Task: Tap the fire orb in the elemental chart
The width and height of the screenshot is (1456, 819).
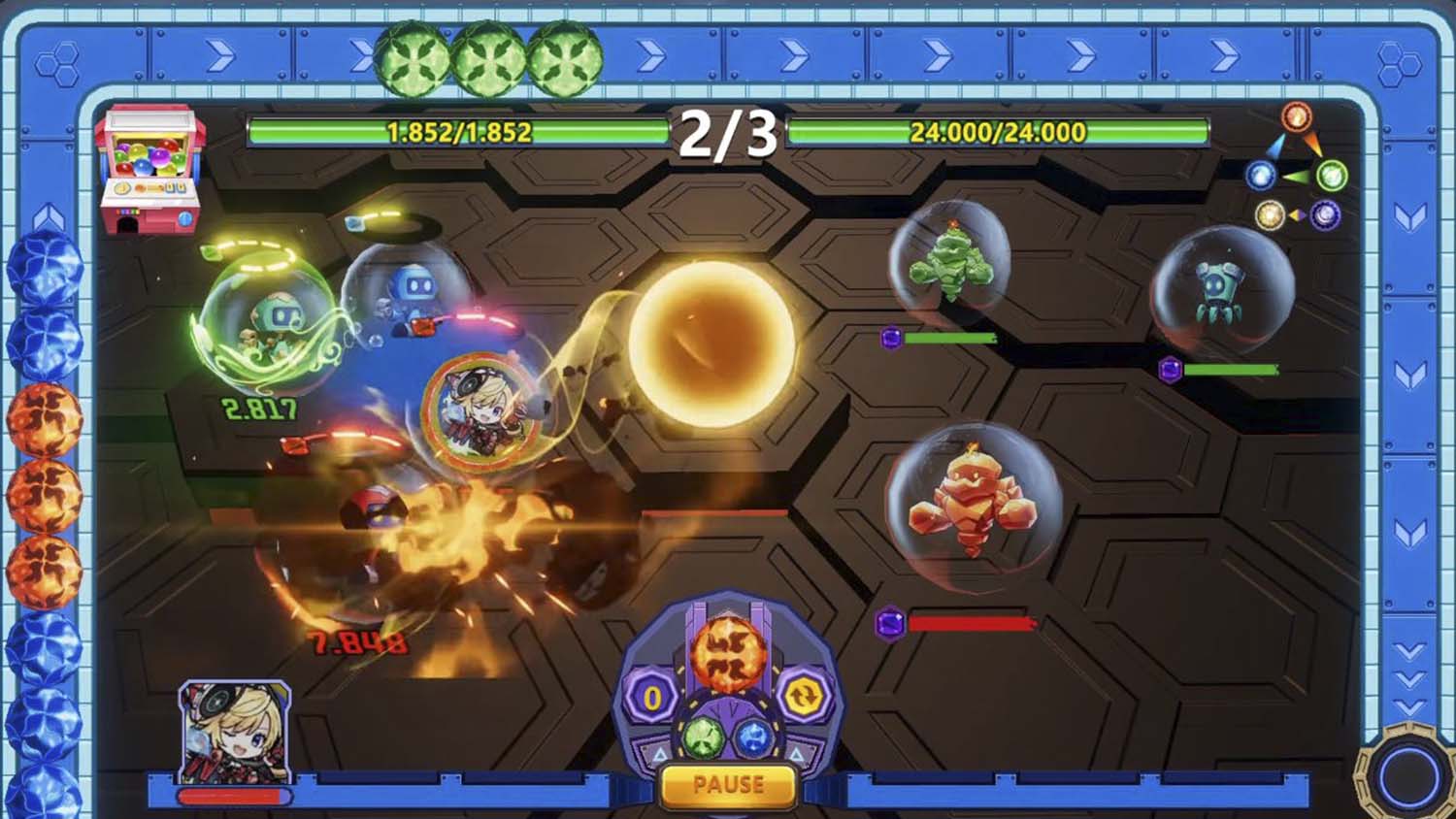Action: click(1296, 116)
